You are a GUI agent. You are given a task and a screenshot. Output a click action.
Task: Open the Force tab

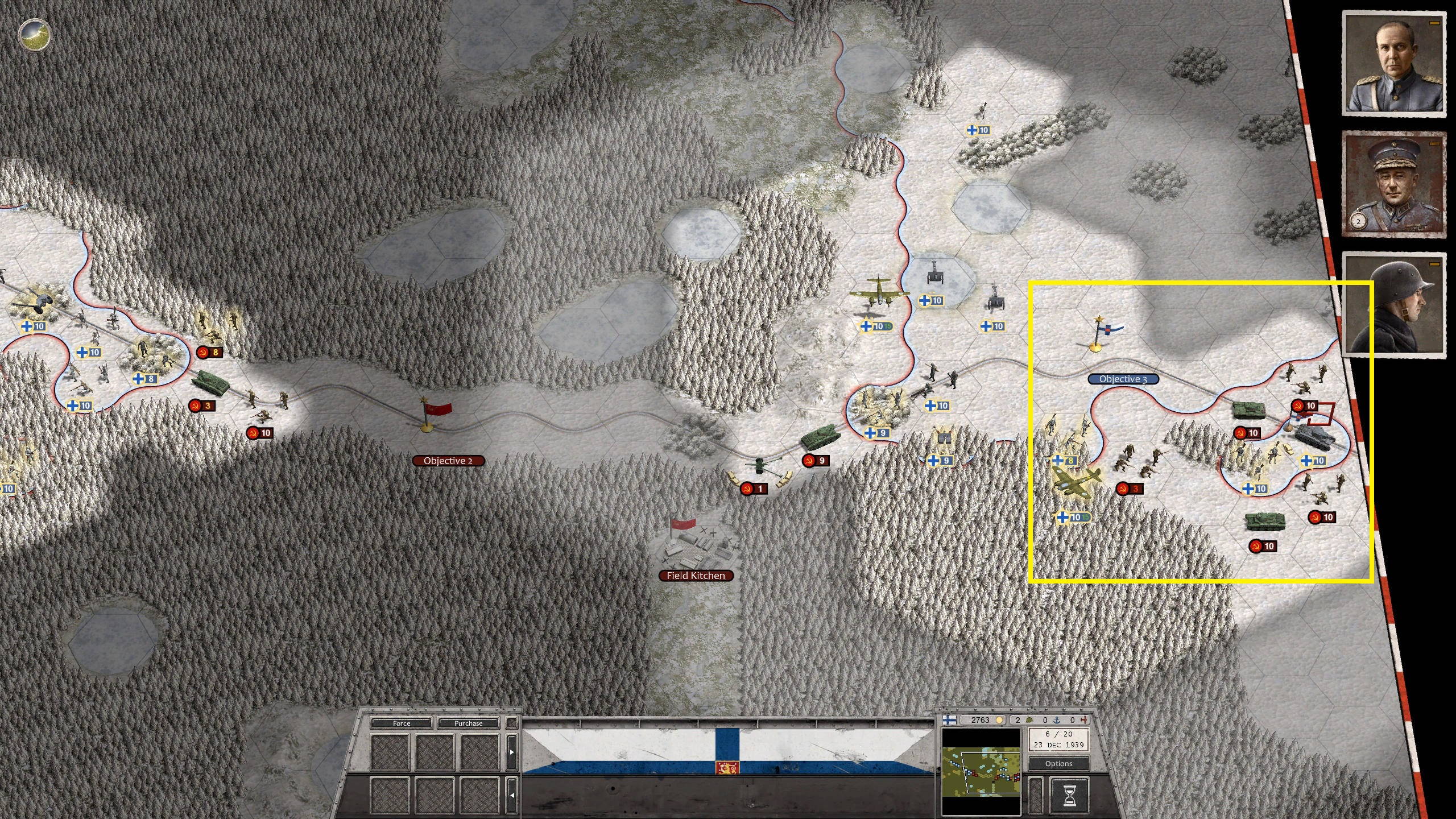tap(402, 723)
